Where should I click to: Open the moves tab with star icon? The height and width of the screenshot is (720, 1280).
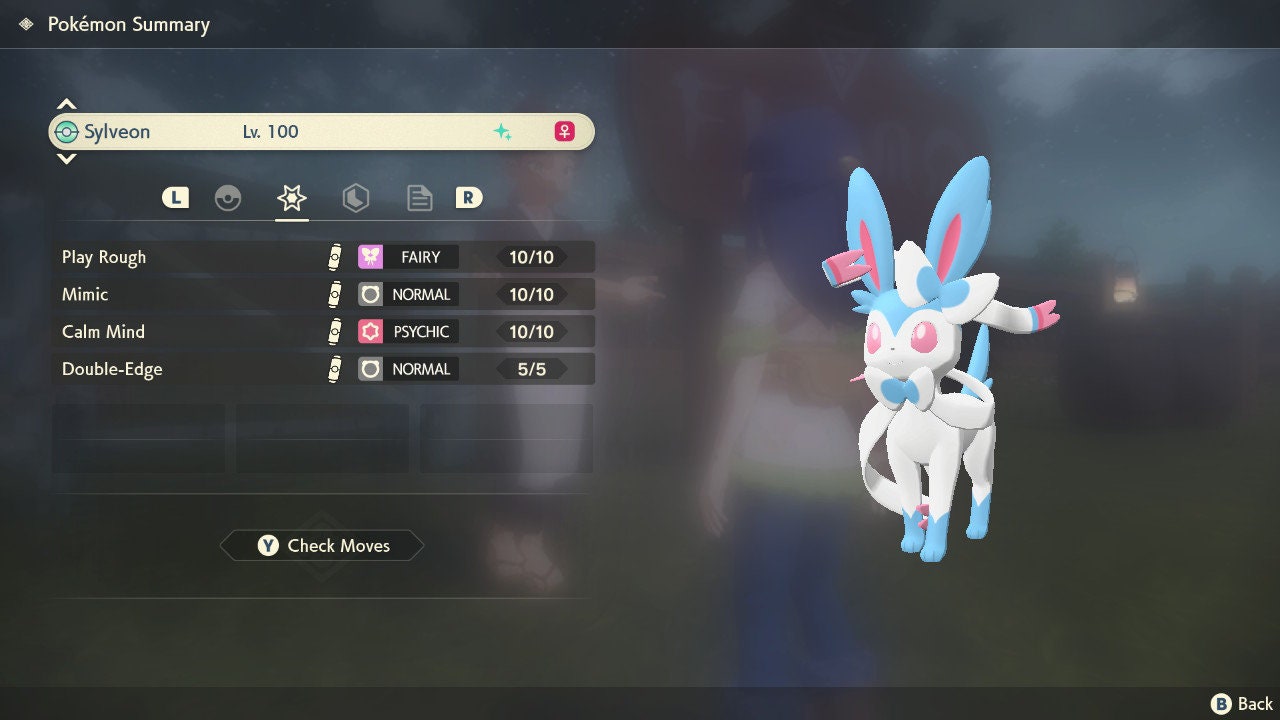coord(292,198)
